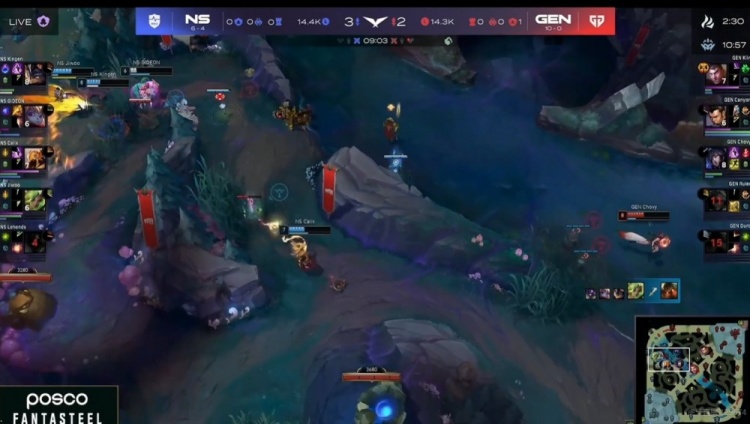Select GEN Kiin's champion portrait
The height and width of the screenshot is (424, 750).
(x=716, y=74)
